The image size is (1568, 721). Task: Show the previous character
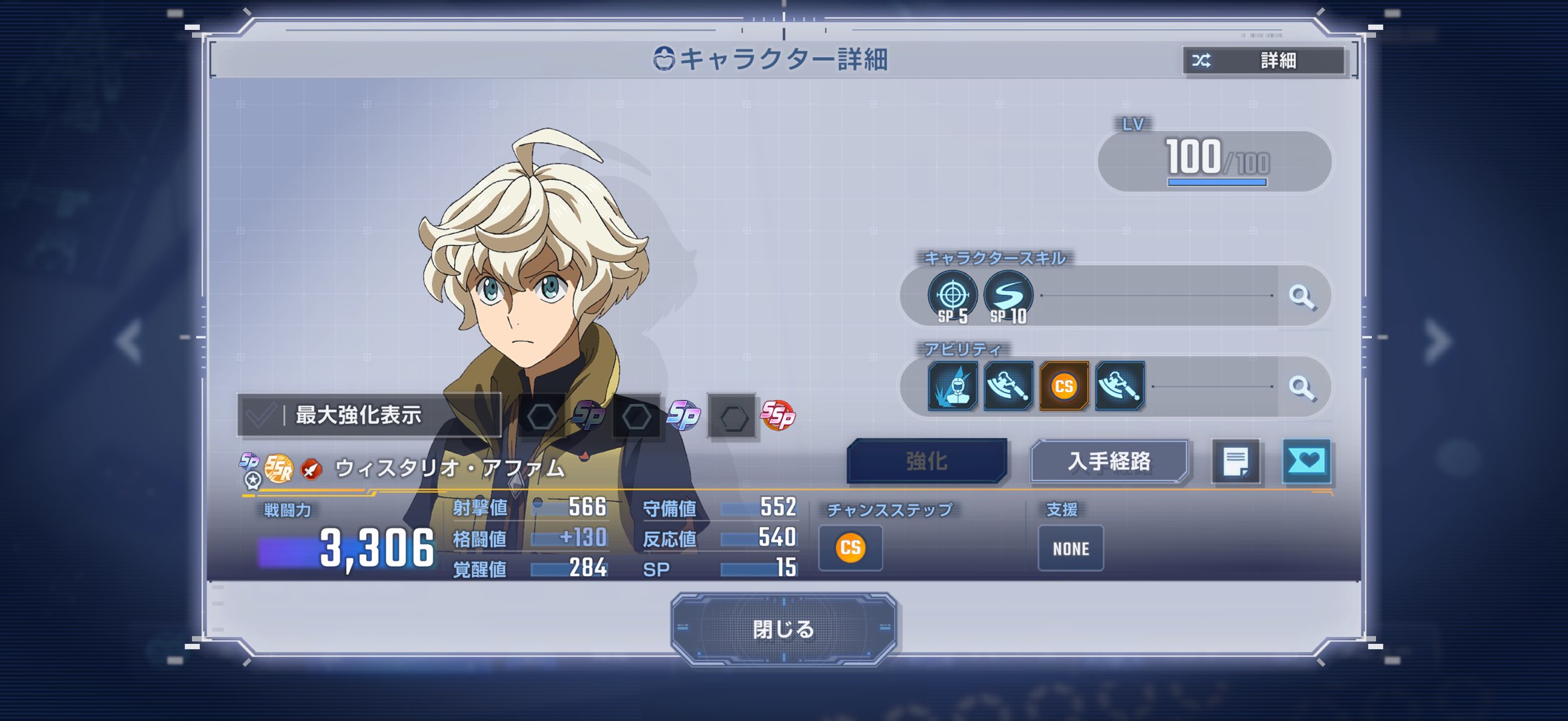(x=130, y=341)
